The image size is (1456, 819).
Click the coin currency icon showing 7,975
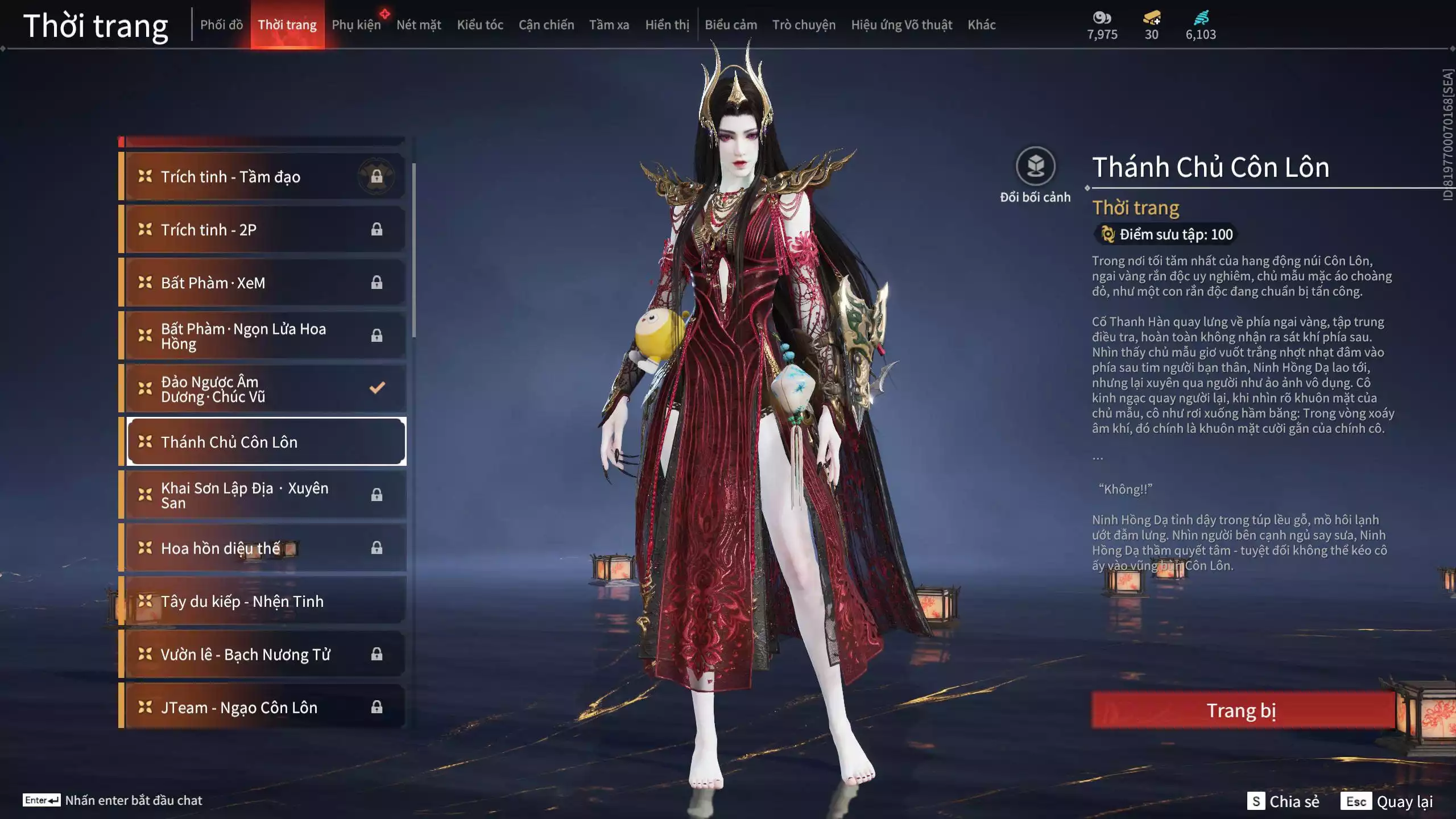1102,18
